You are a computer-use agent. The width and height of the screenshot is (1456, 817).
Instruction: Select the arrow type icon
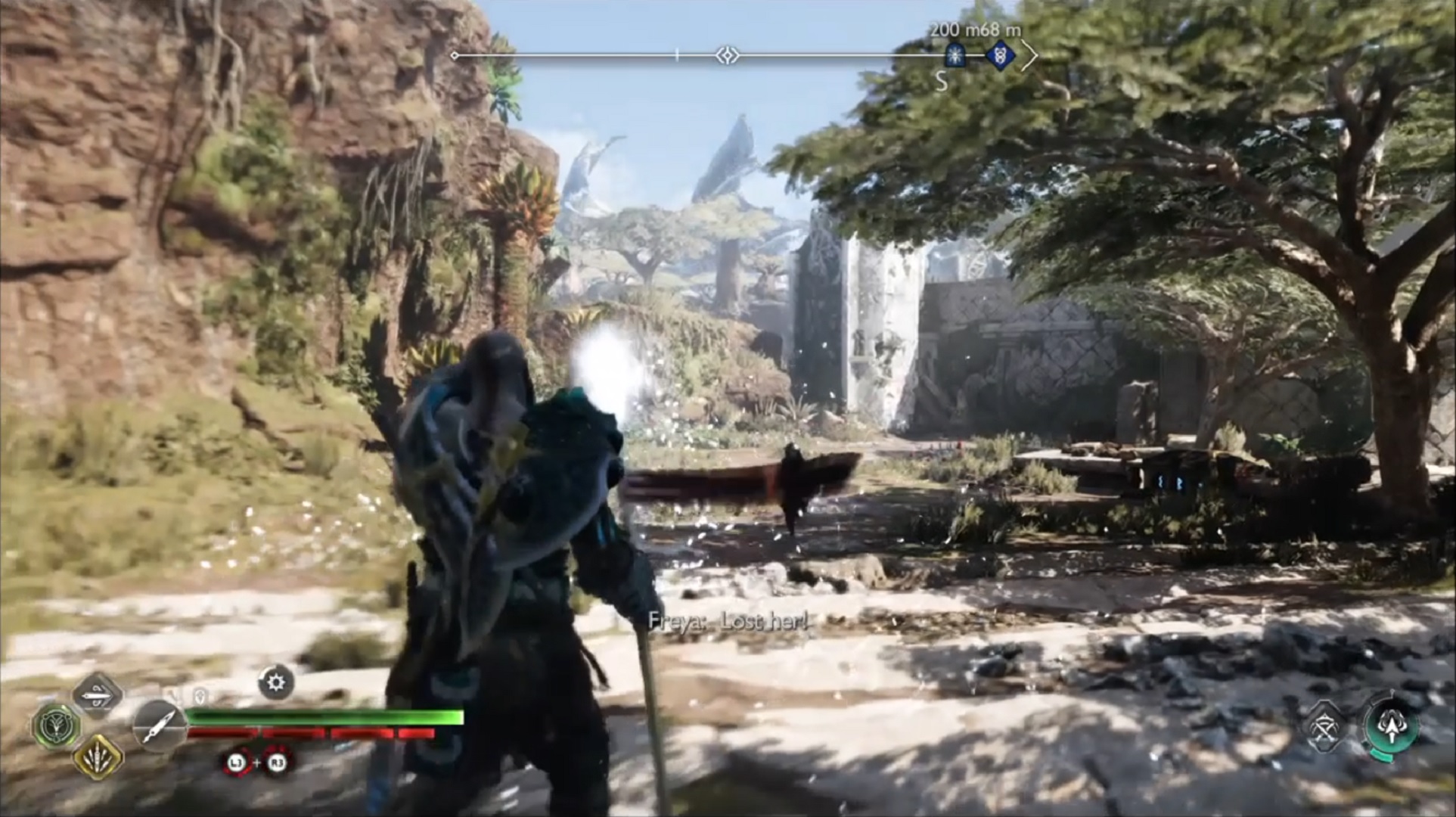[98, 694]
